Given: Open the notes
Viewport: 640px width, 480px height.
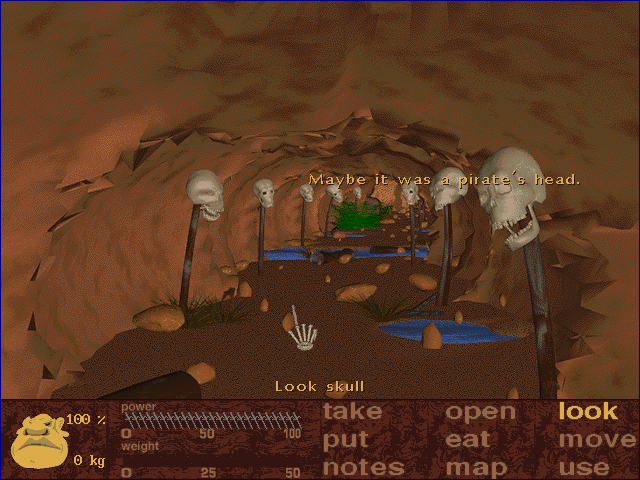Looking at the screenshot, I should [363, 467].
